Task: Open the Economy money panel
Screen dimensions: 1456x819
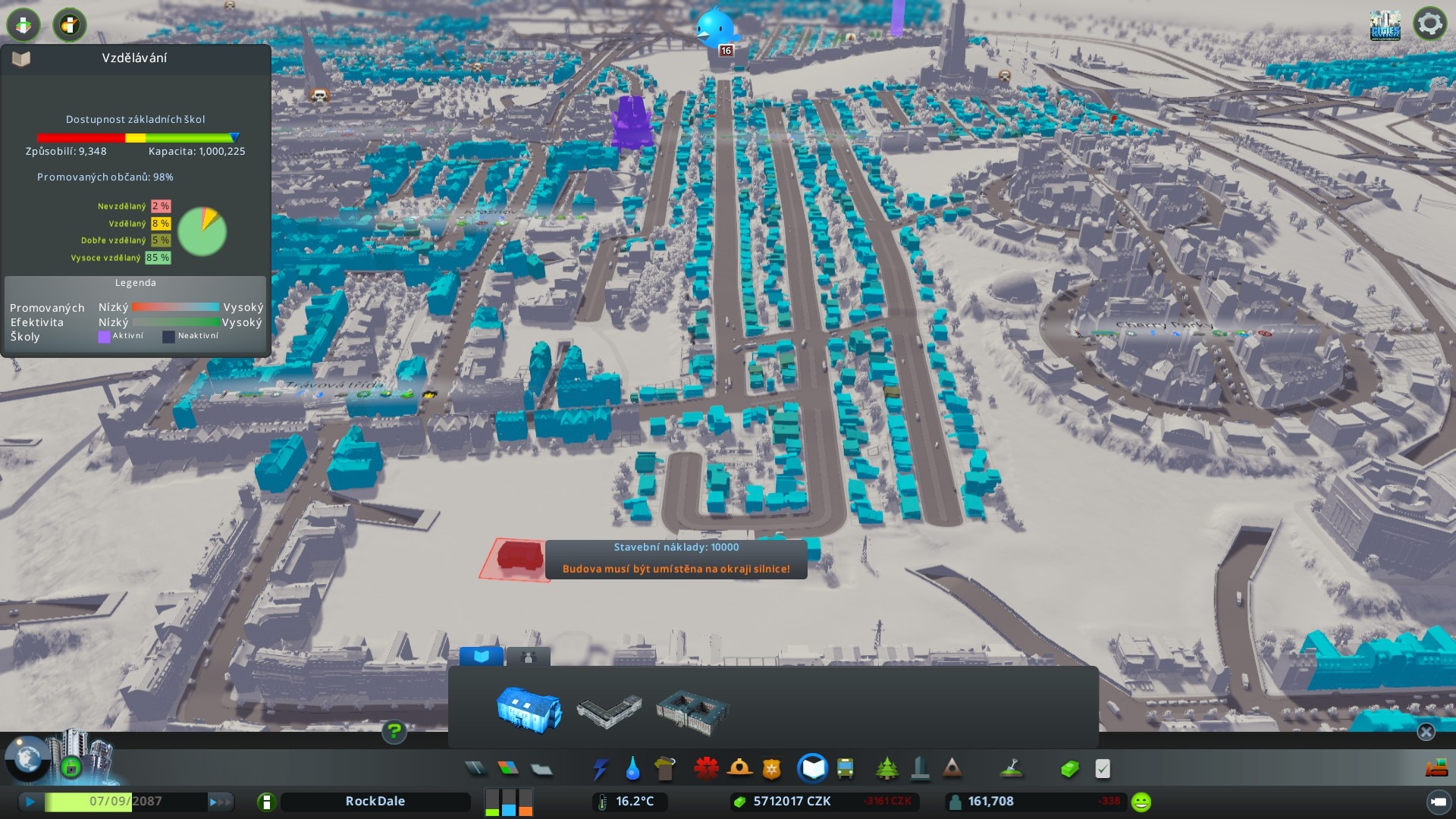Action: tap(1069, 769)
